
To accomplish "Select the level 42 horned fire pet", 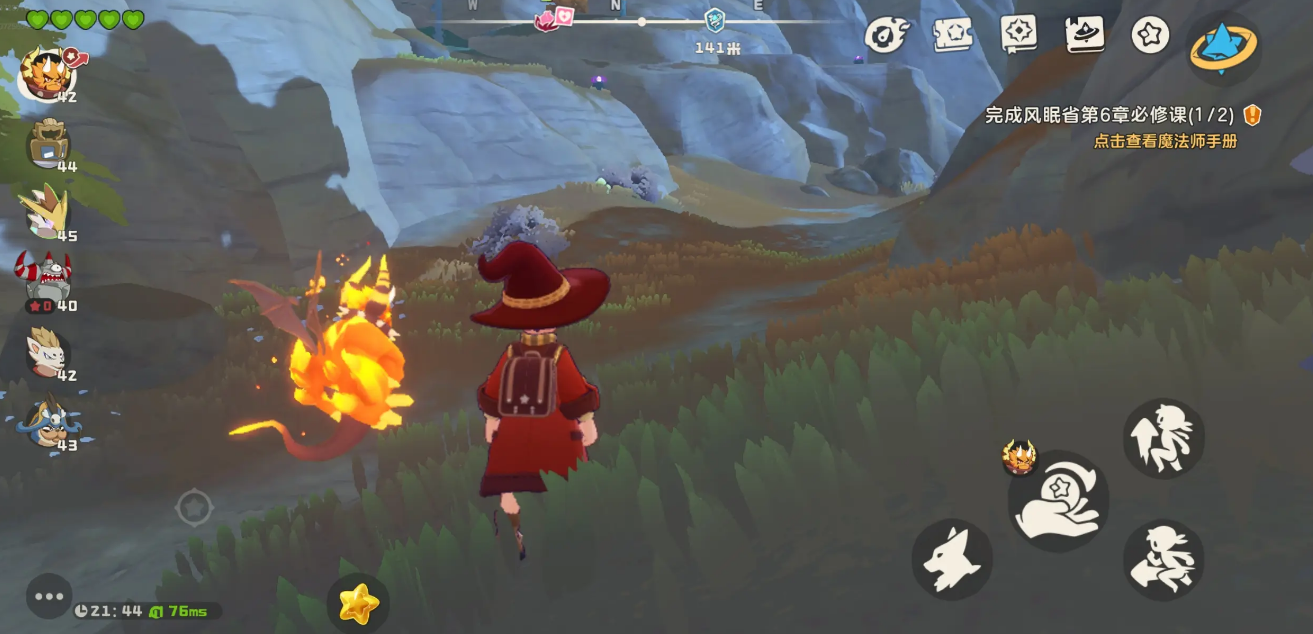I will [47, 71].
